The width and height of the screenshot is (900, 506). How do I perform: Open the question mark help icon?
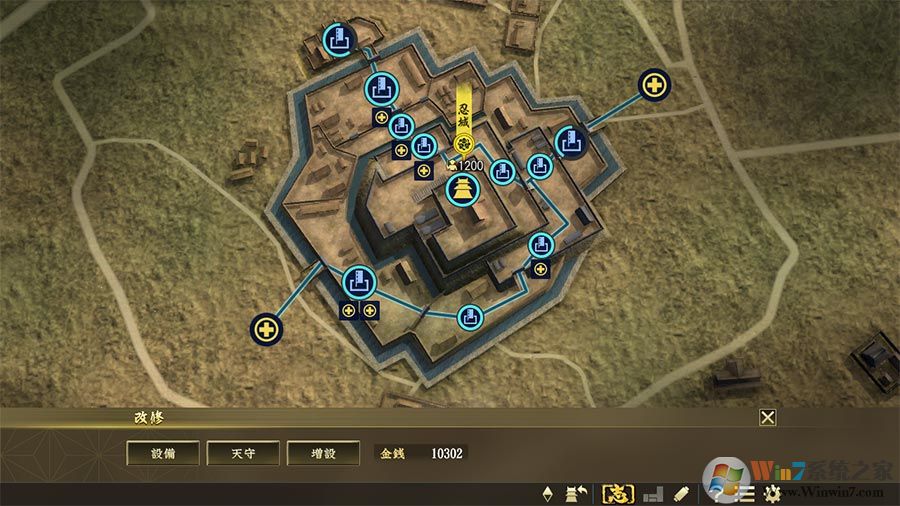tap(718, 493)
